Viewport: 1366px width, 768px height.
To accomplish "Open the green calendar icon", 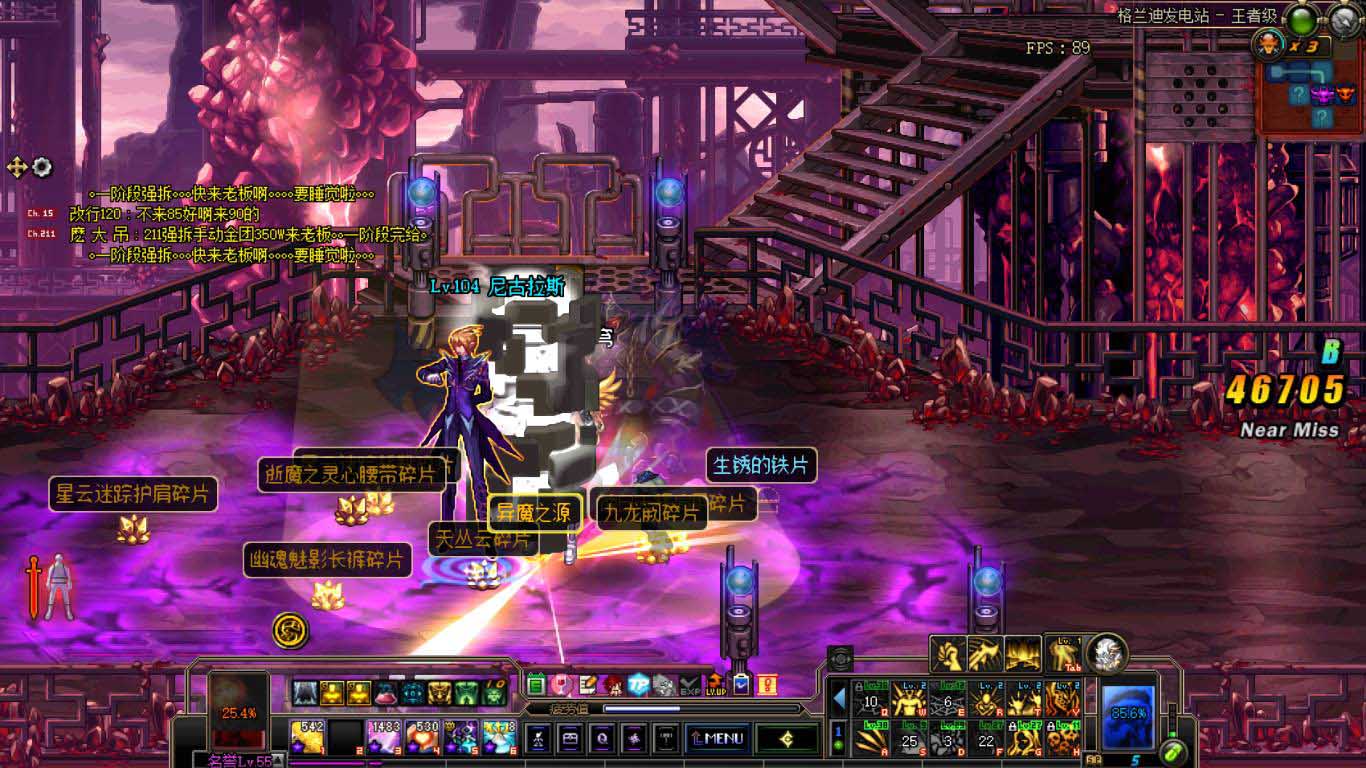I will pos(536,685).
